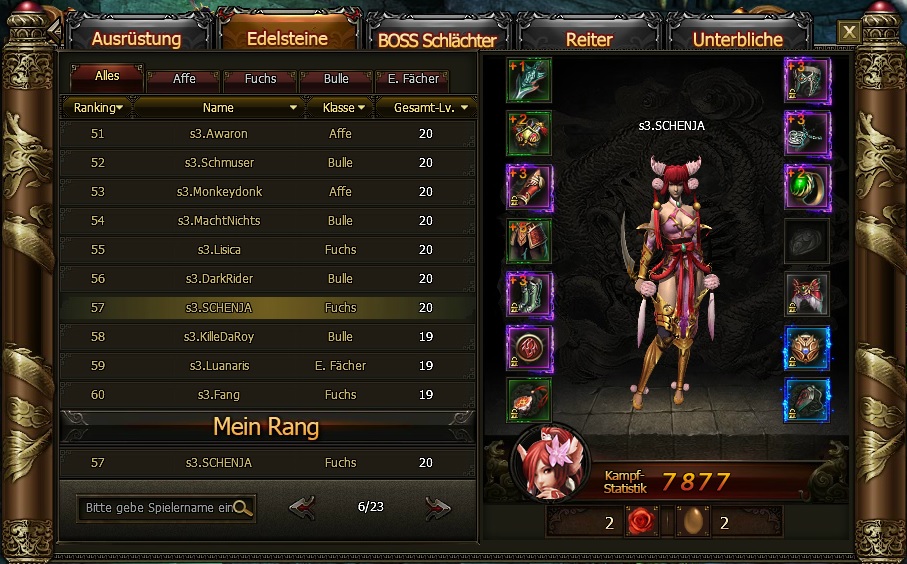The height and width of the screenshot is (564, 907).
Task: Switch to the Ausrüstung tab
Action: (136, 39)
